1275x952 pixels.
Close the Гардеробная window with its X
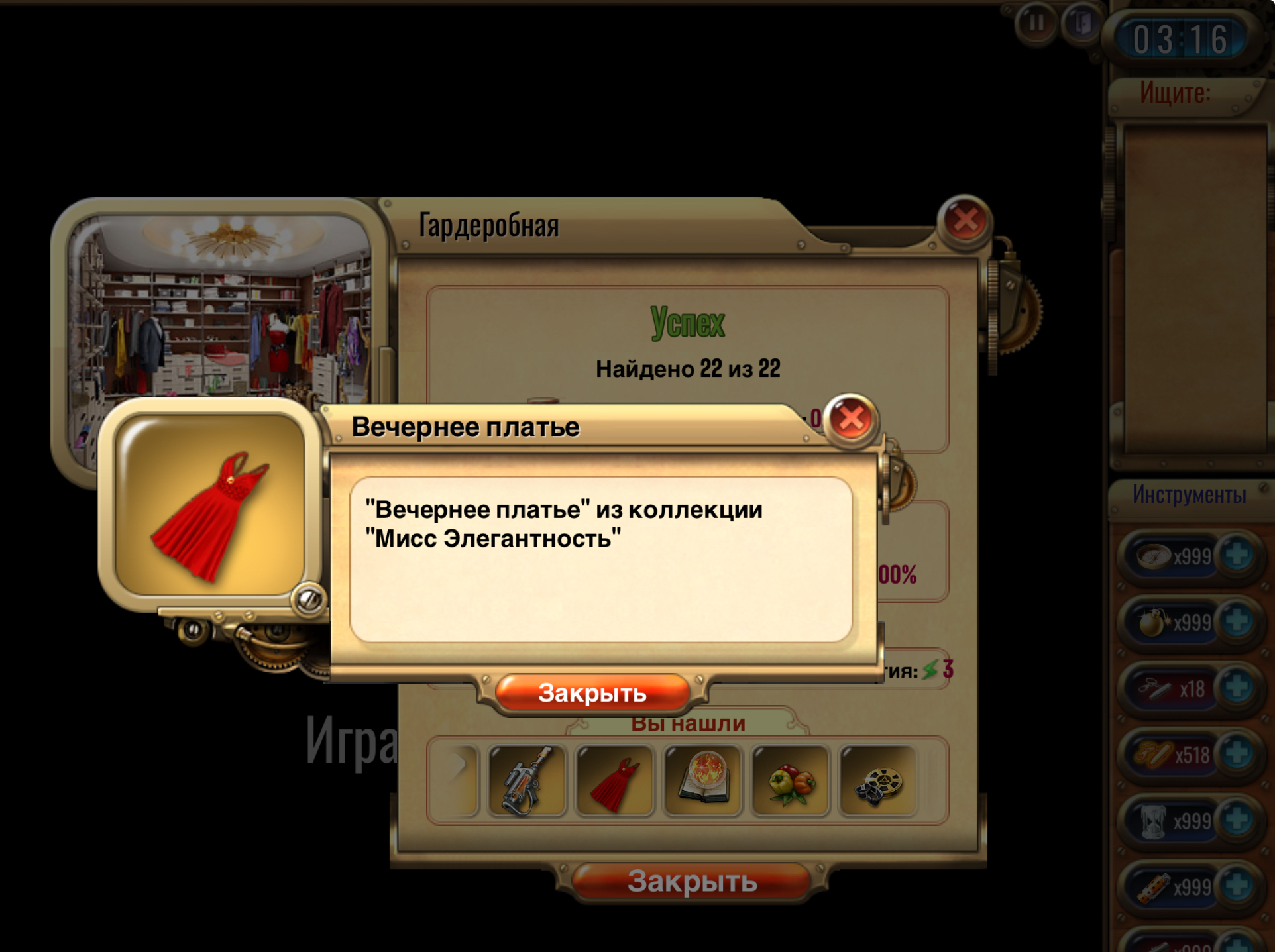pos(965,220)
